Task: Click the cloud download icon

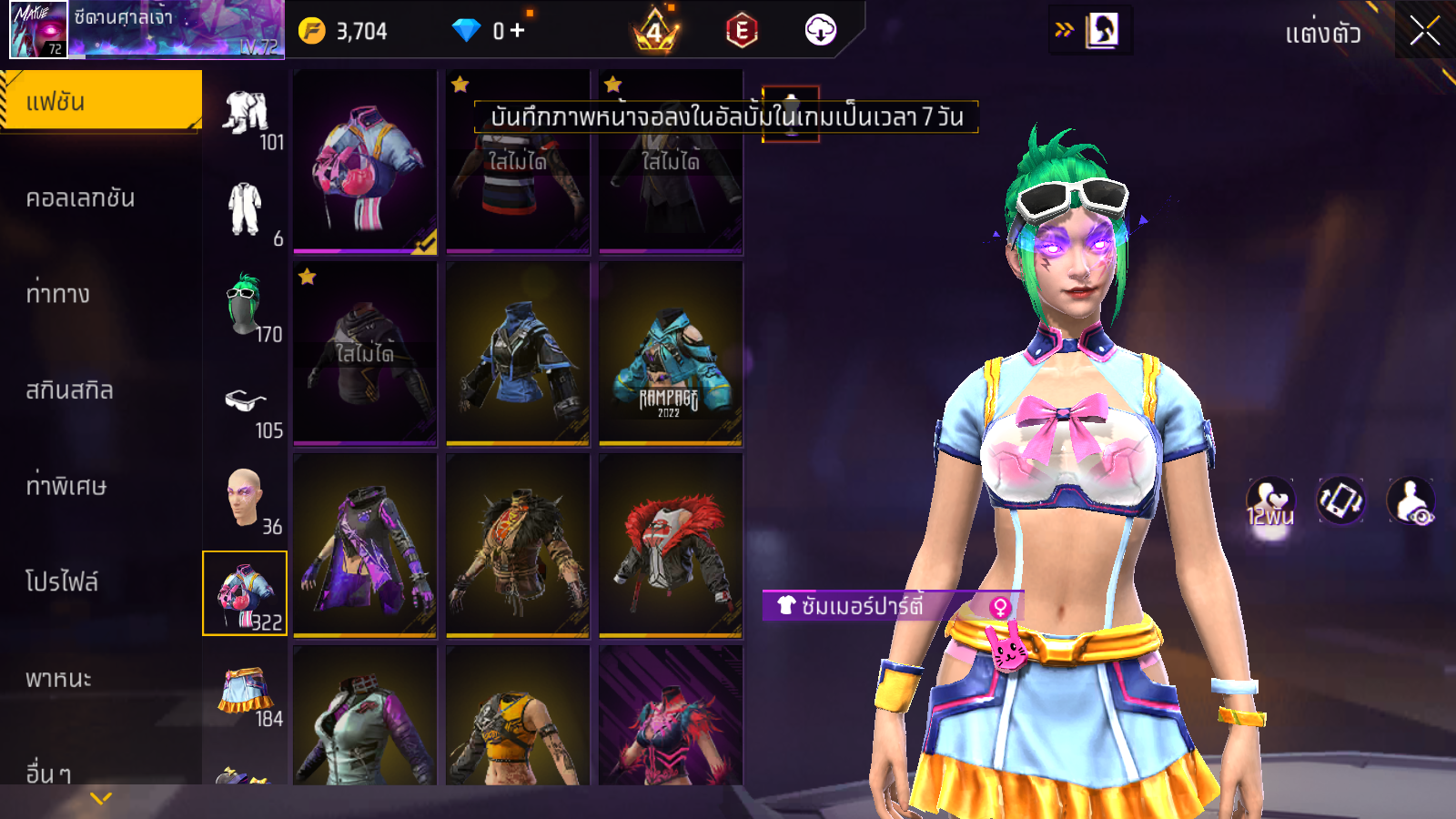Action: click(820, 30)
